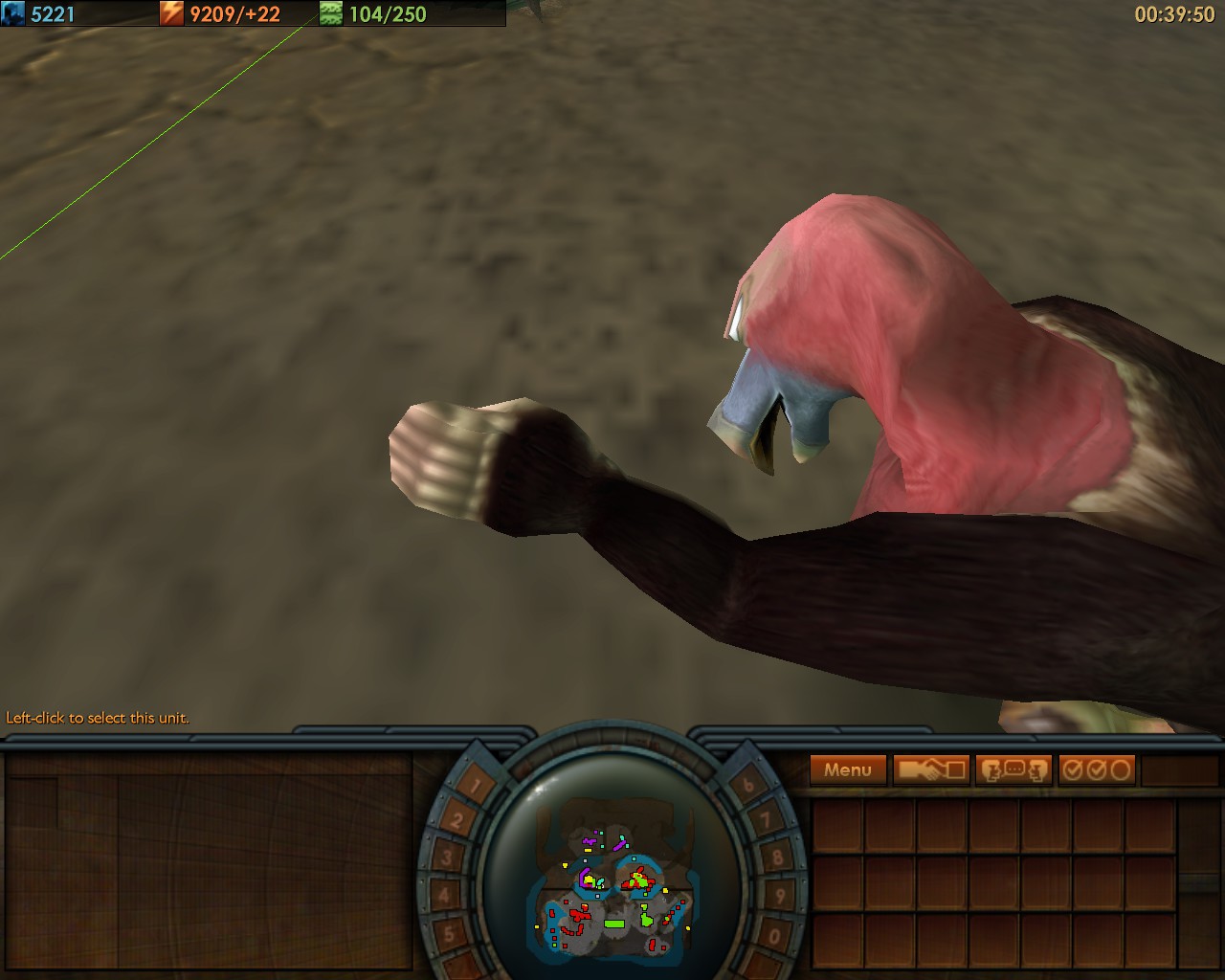Open the Menu button
The image size is (1225, 980).
point(846,769)
